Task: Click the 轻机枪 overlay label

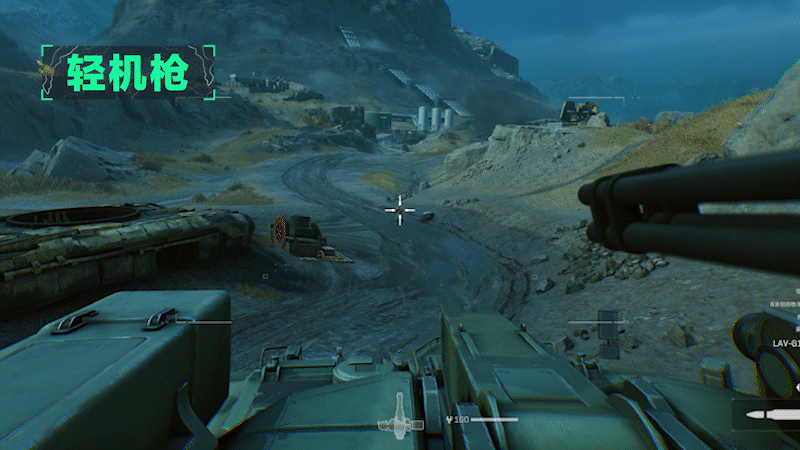Action: (x=127, y=73)
